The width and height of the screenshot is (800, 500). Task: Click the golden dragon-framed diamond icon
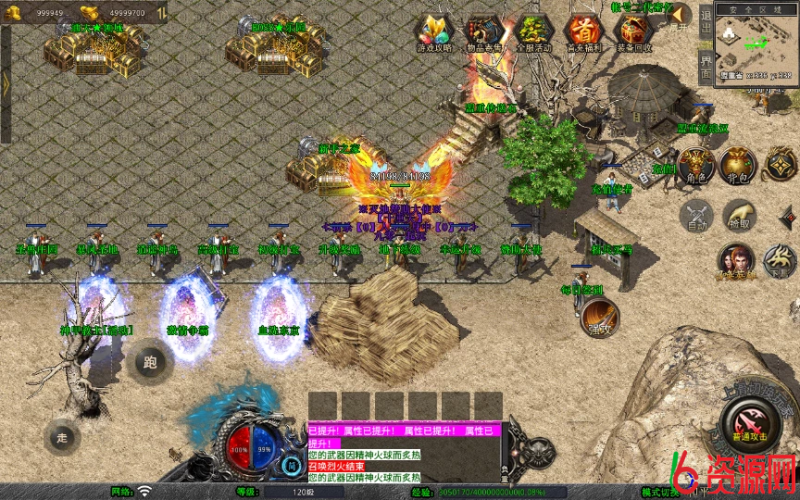click(781, 164)
